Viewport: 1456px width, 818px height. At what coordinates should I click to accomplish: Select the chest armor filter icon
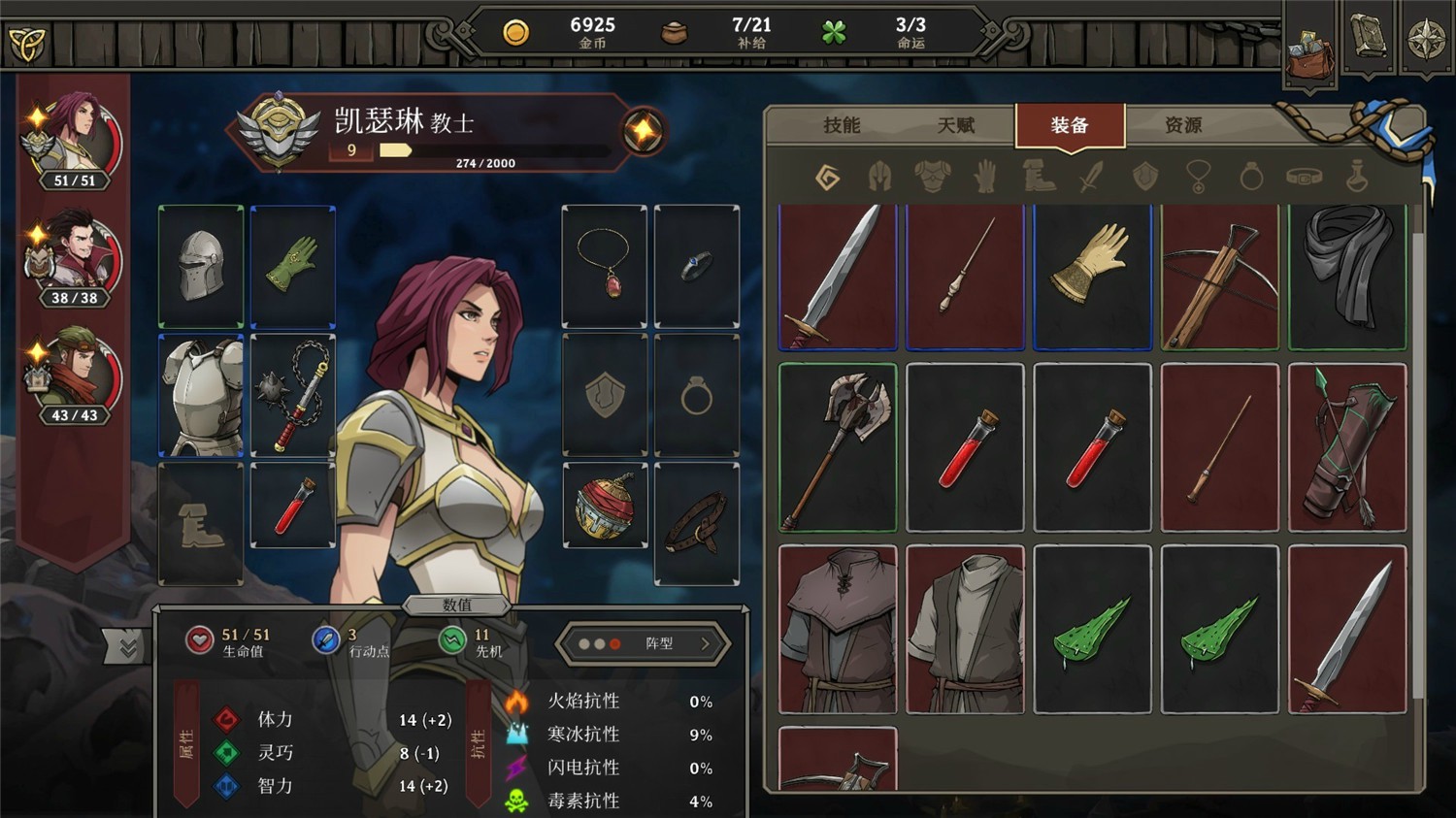931,176
